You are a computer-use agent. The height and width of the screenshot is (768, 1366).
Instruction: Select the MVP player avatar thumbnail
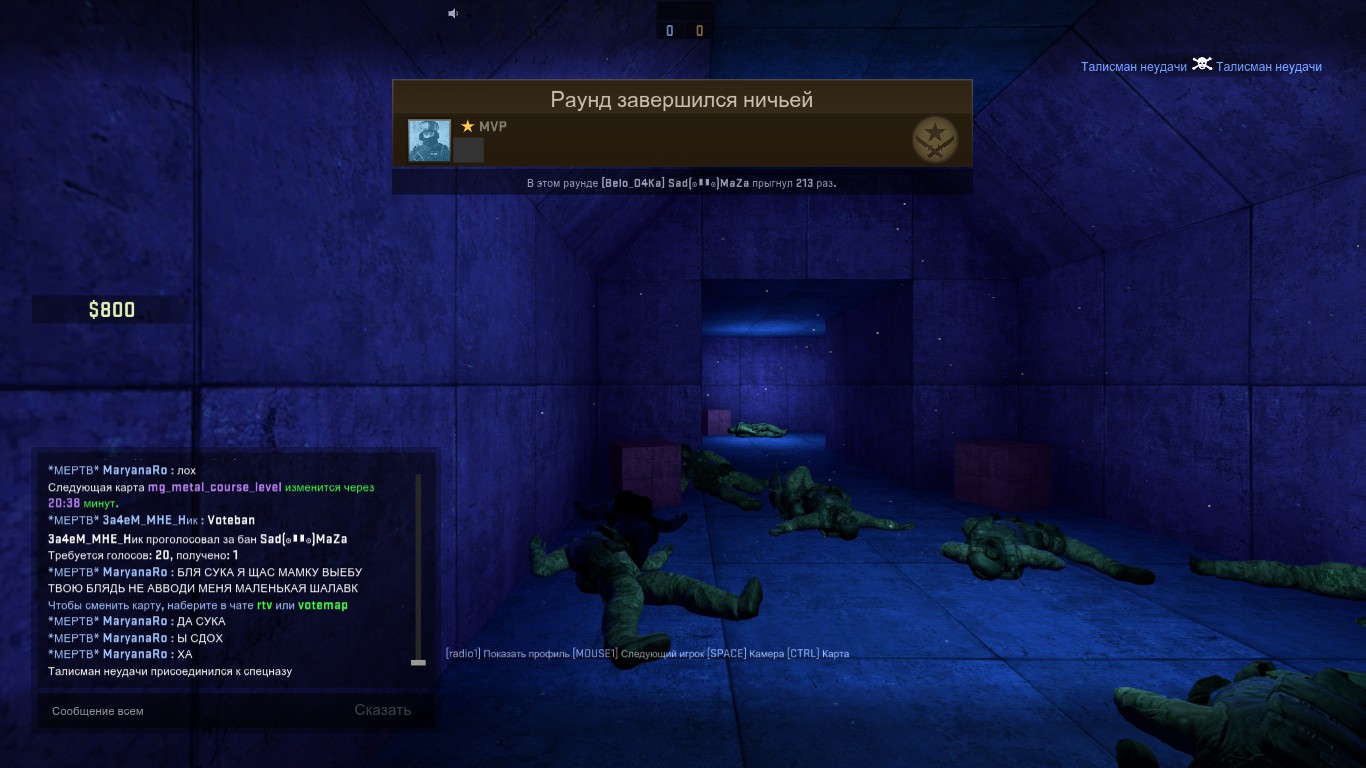(429, 140)
